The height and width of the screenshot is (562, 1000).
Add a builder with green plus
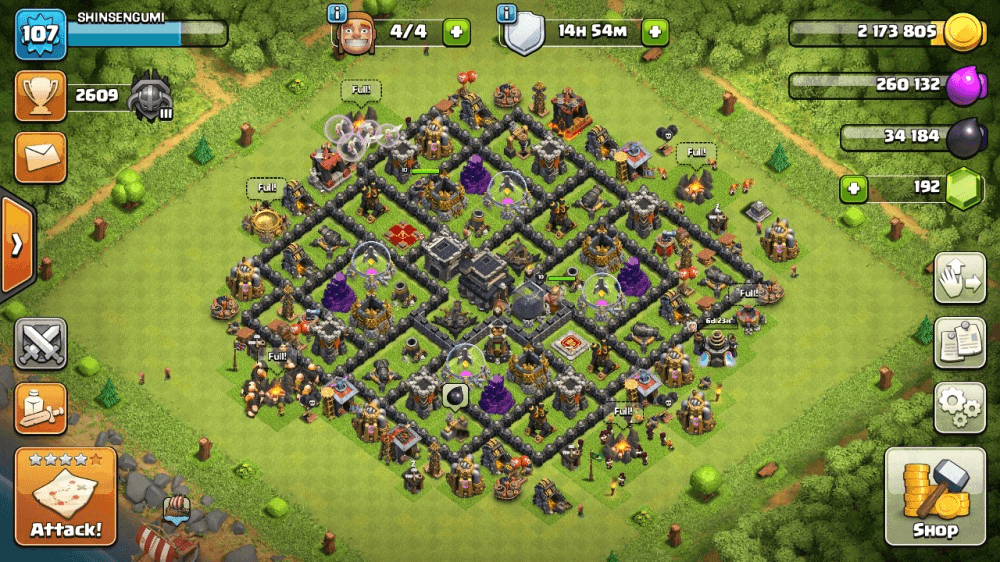pyautogui.click(x=456, y=32)
